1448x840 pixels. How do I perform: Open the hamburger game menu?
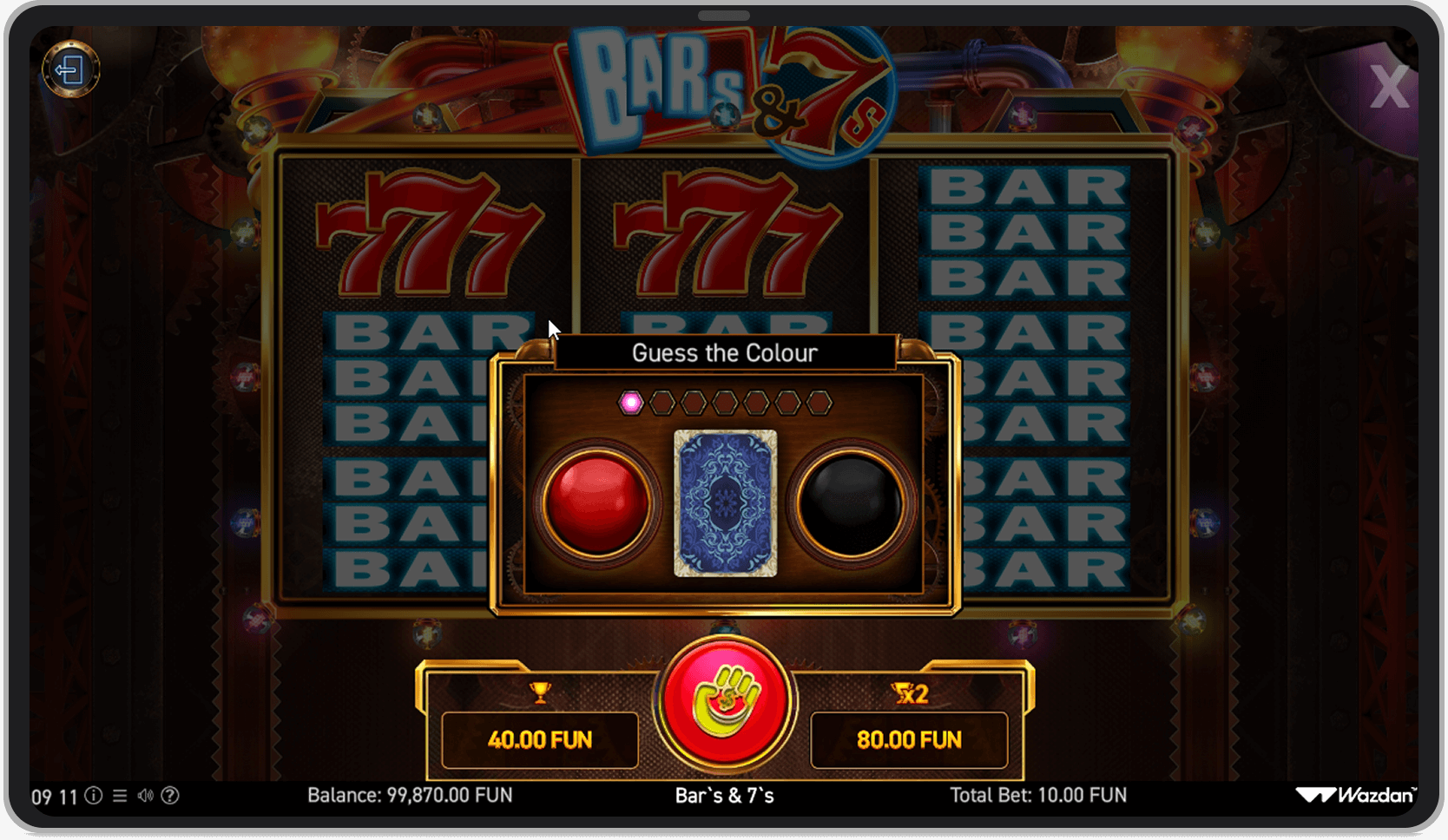click(x=119, y=796)
